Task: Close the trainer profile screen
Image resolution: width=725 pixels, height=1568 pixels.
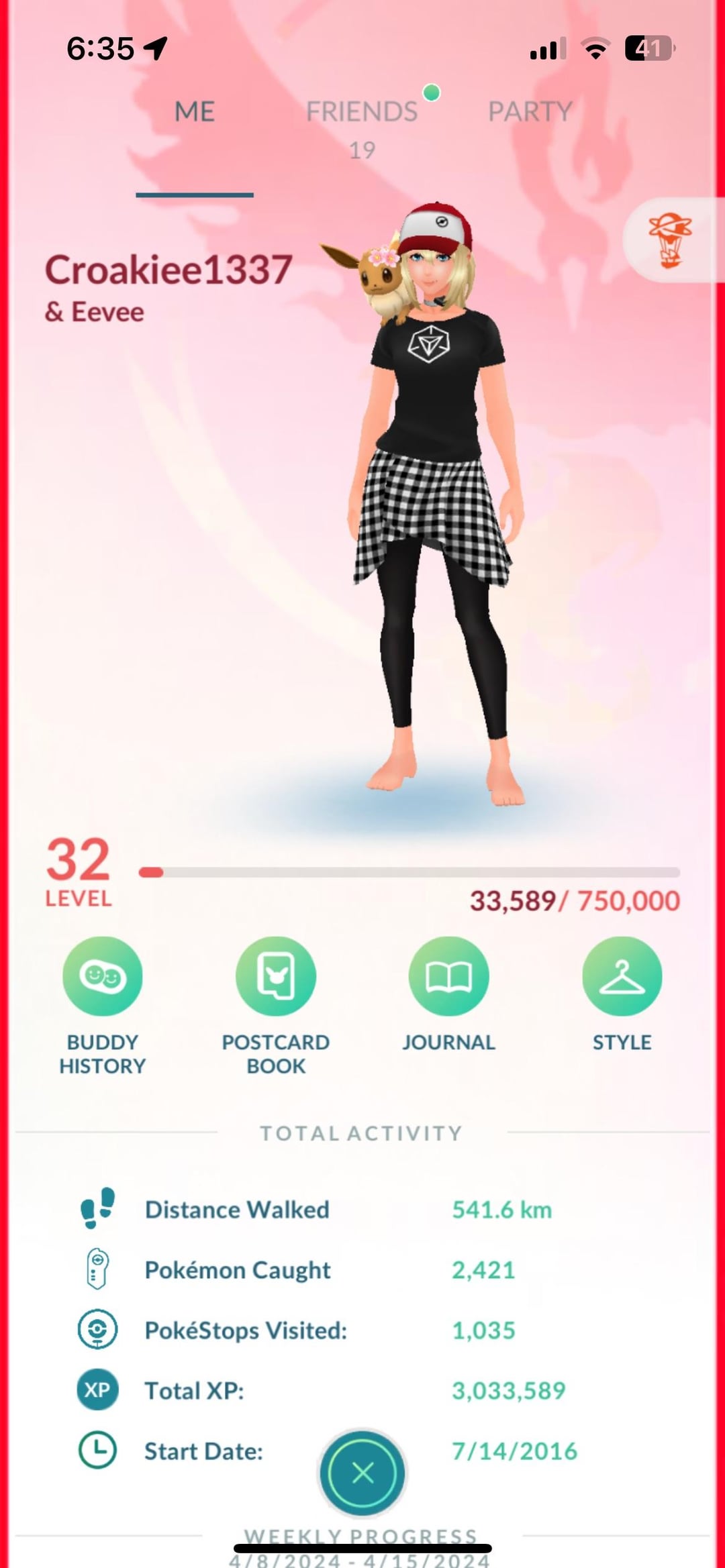Action: click(x=362, y=1473)
